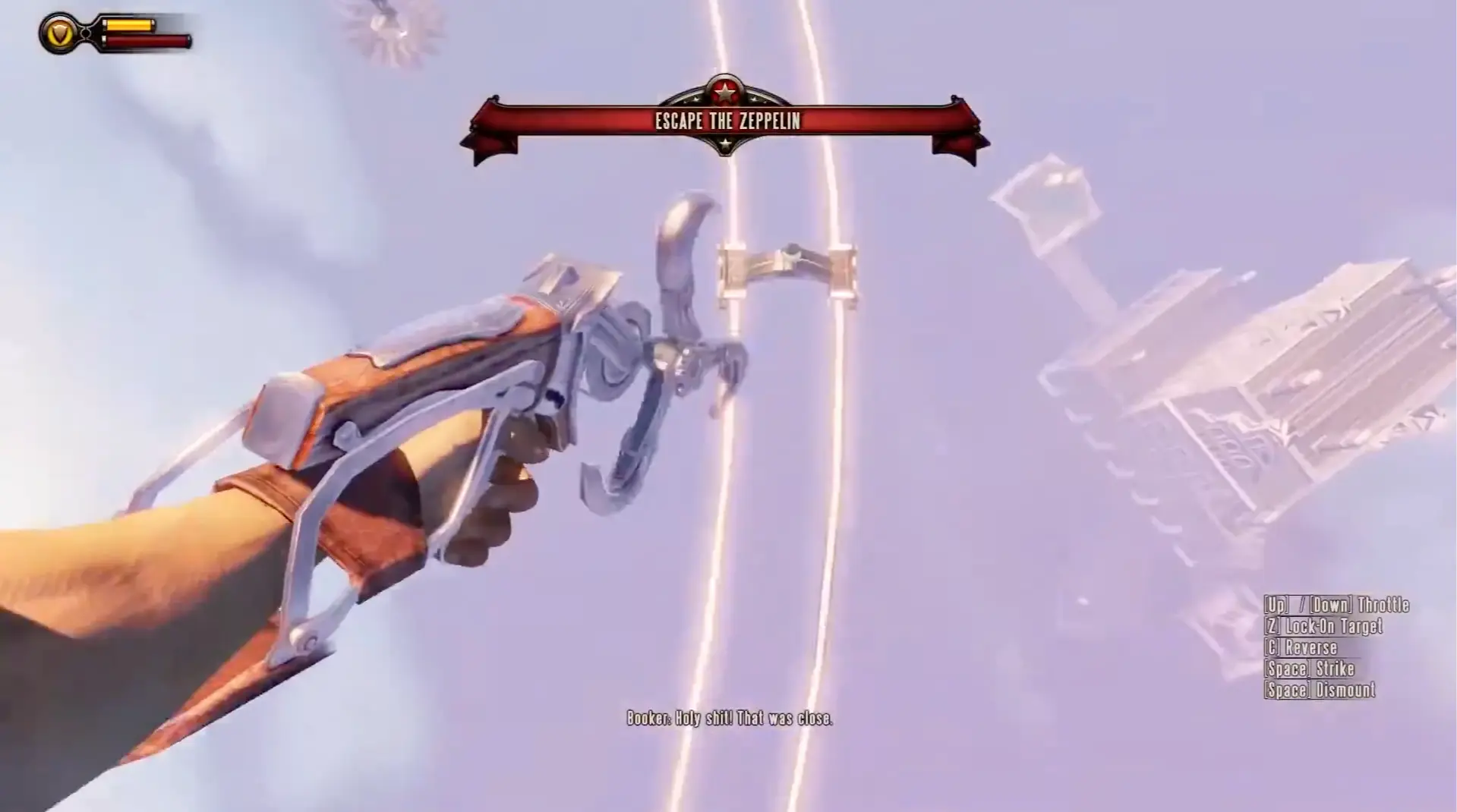Viewport: 1457px width, 812px height.
Task: Click the golden shield icon on the HUD
Action: pyautogui.click(x=59, y=32)
